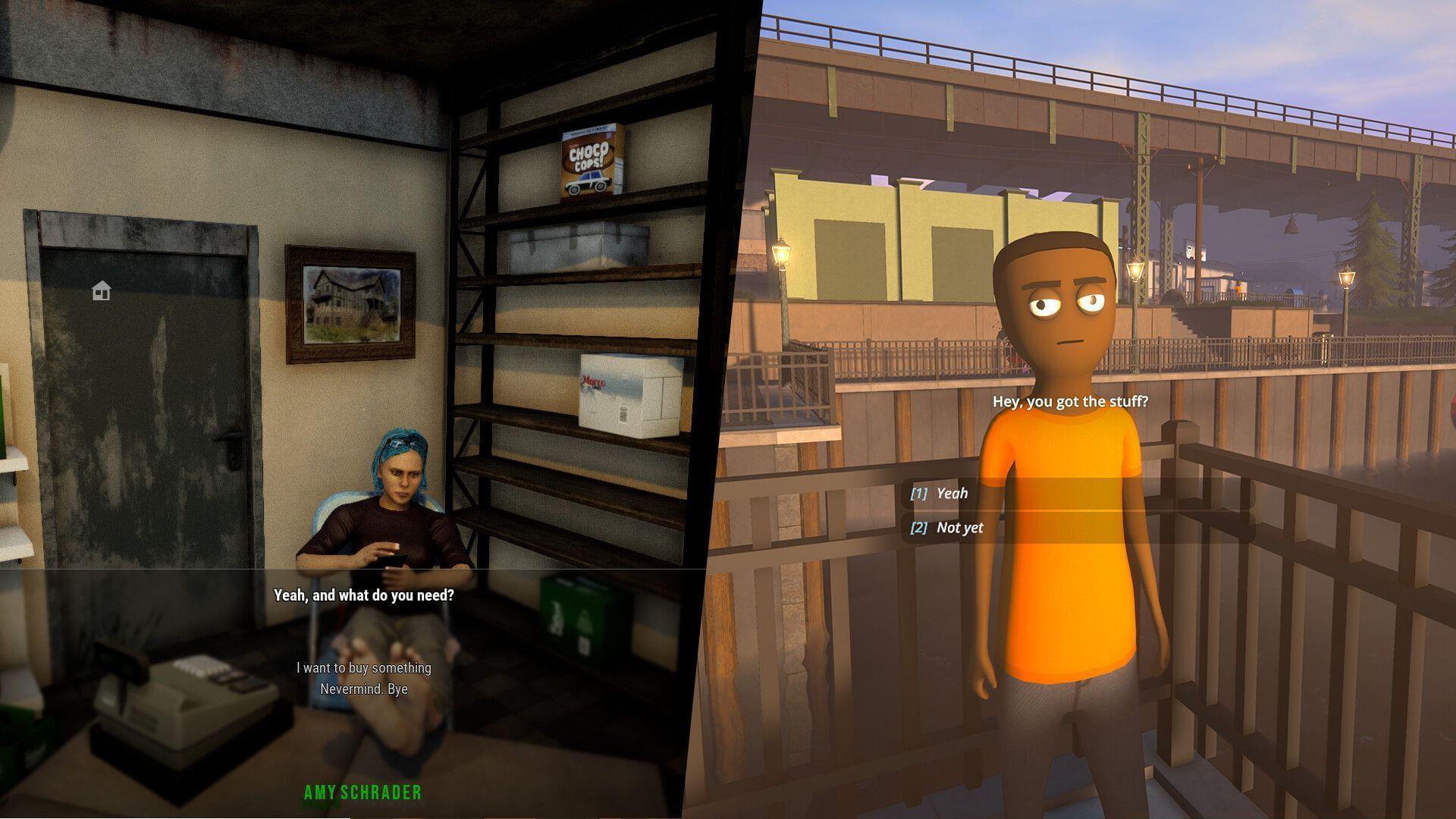The width and height of the screenshot is (1456, 819).
Task: Open the 'Nevermind. Bye' dialogue response
Action: point(362,689)
